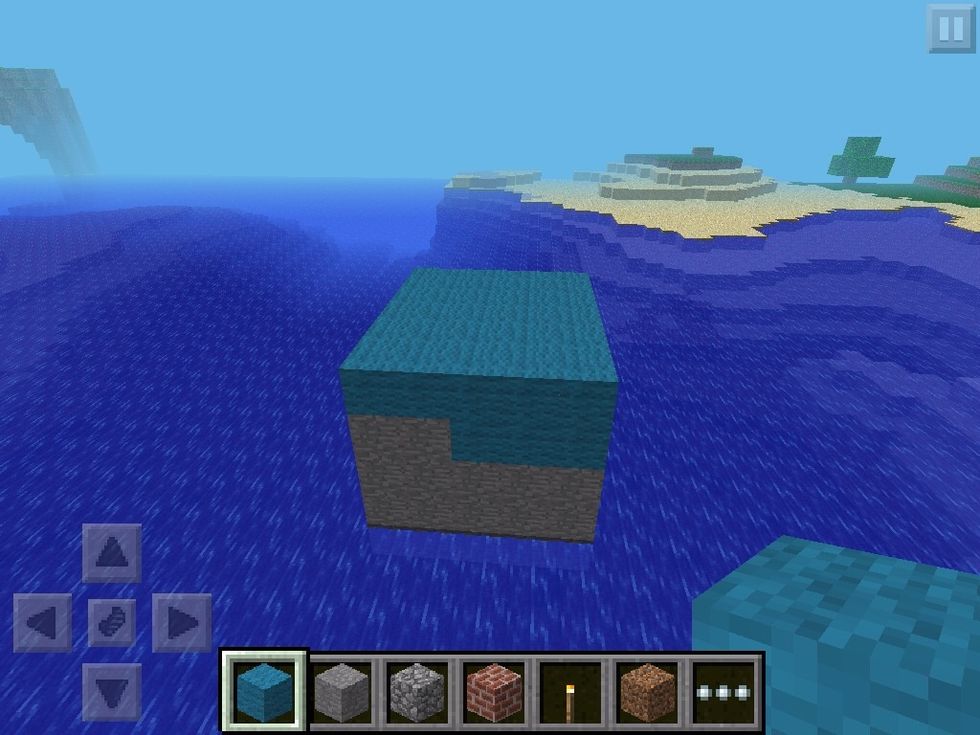This screenshot has width=980, height=735.
Task: Tap the D-pad up arrow to move forward
Action: 112,552
